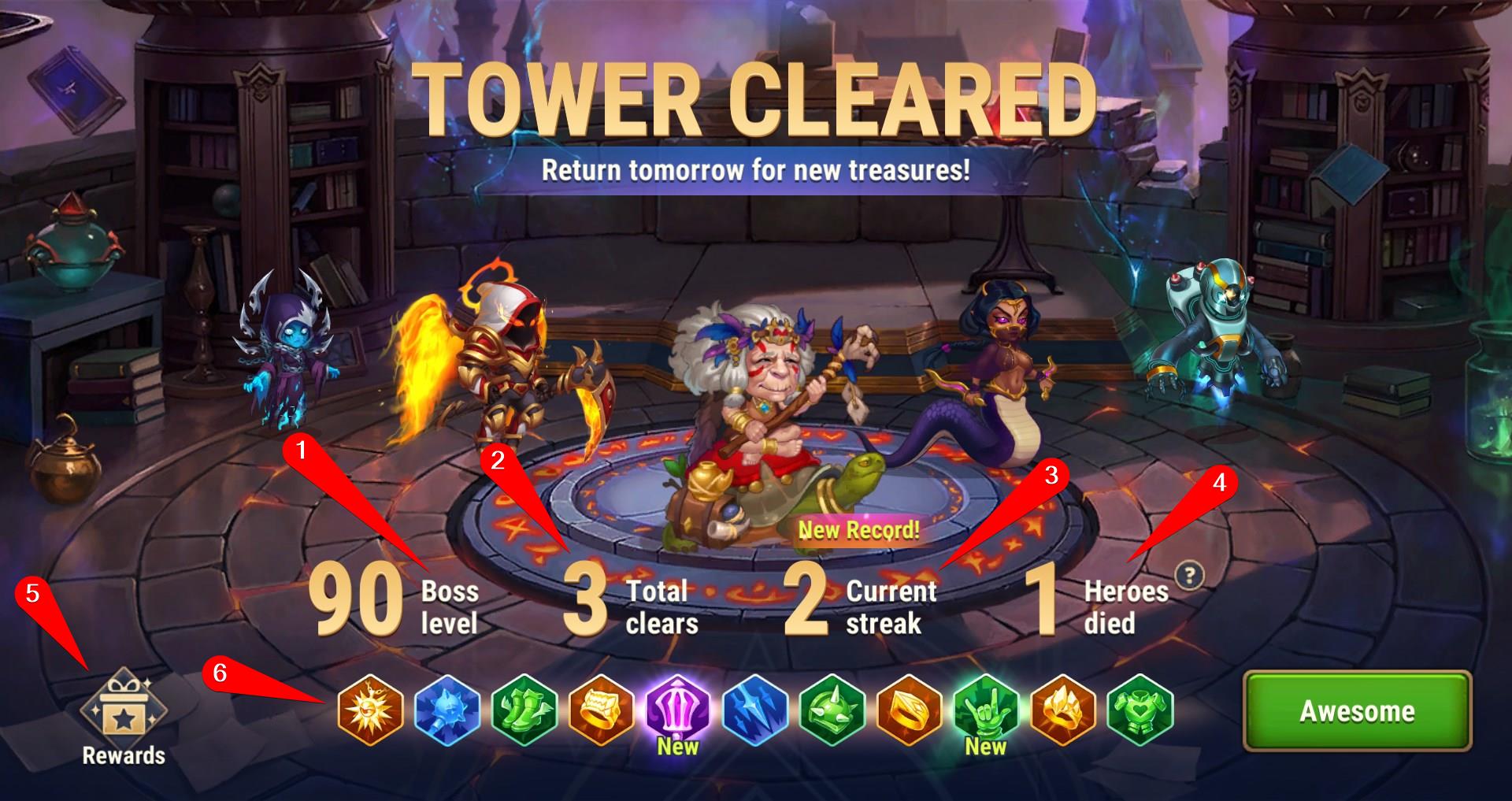Select the new purple crown relic

click(678, 708)
